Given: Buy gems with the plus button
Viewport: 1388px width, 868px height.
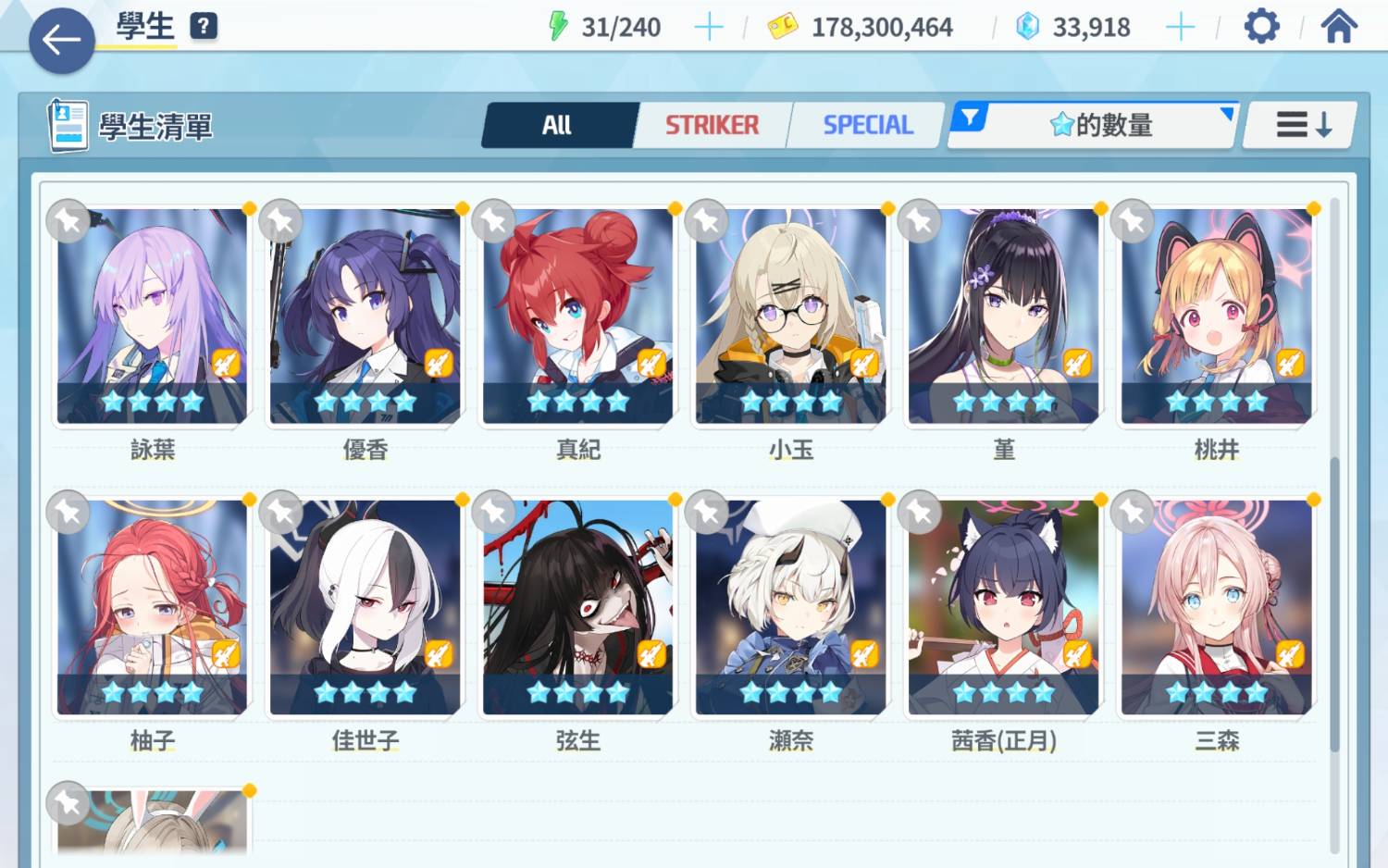Looking at the screenshot, I should pos(1180,28).
